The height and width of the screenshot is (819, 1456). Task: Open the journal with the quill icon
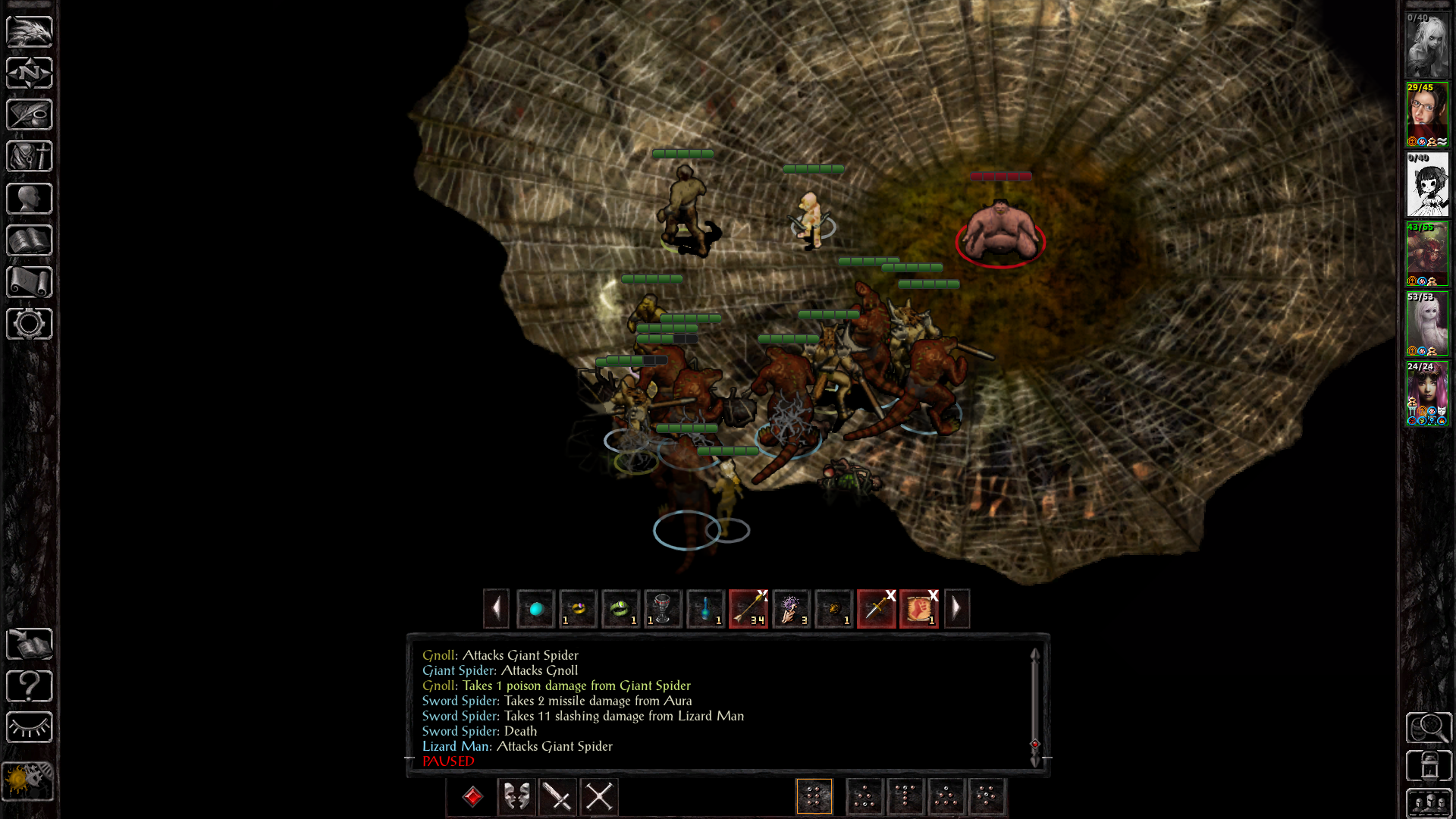point(30,115)
